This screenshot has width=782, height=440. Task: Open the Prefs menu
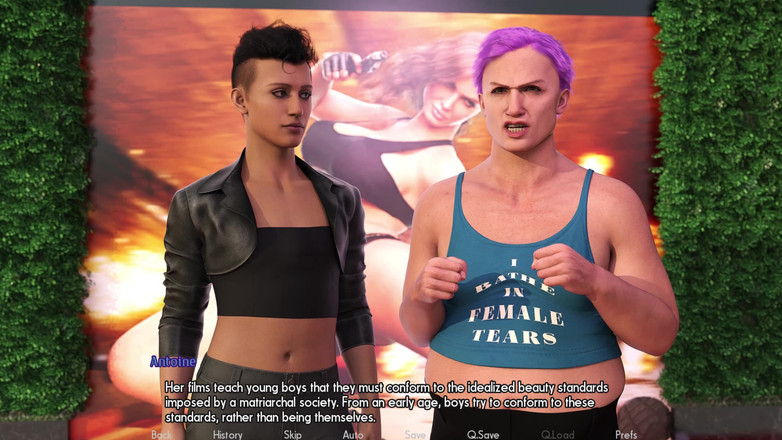626,435
